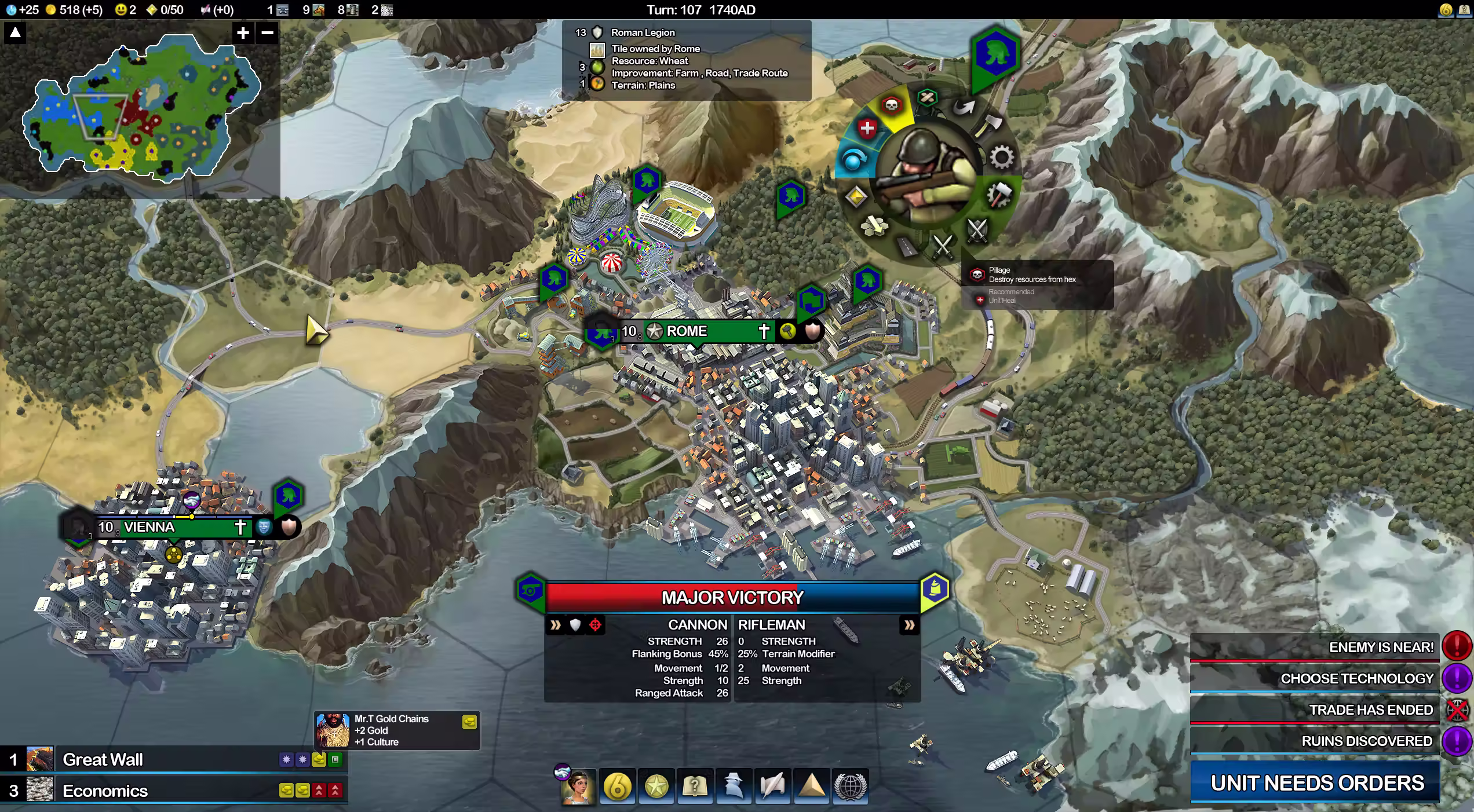The height and width of the screenshot is (812, 1474).
Task: Select the blue orb skip-turn action
Action: click(852, 159)
